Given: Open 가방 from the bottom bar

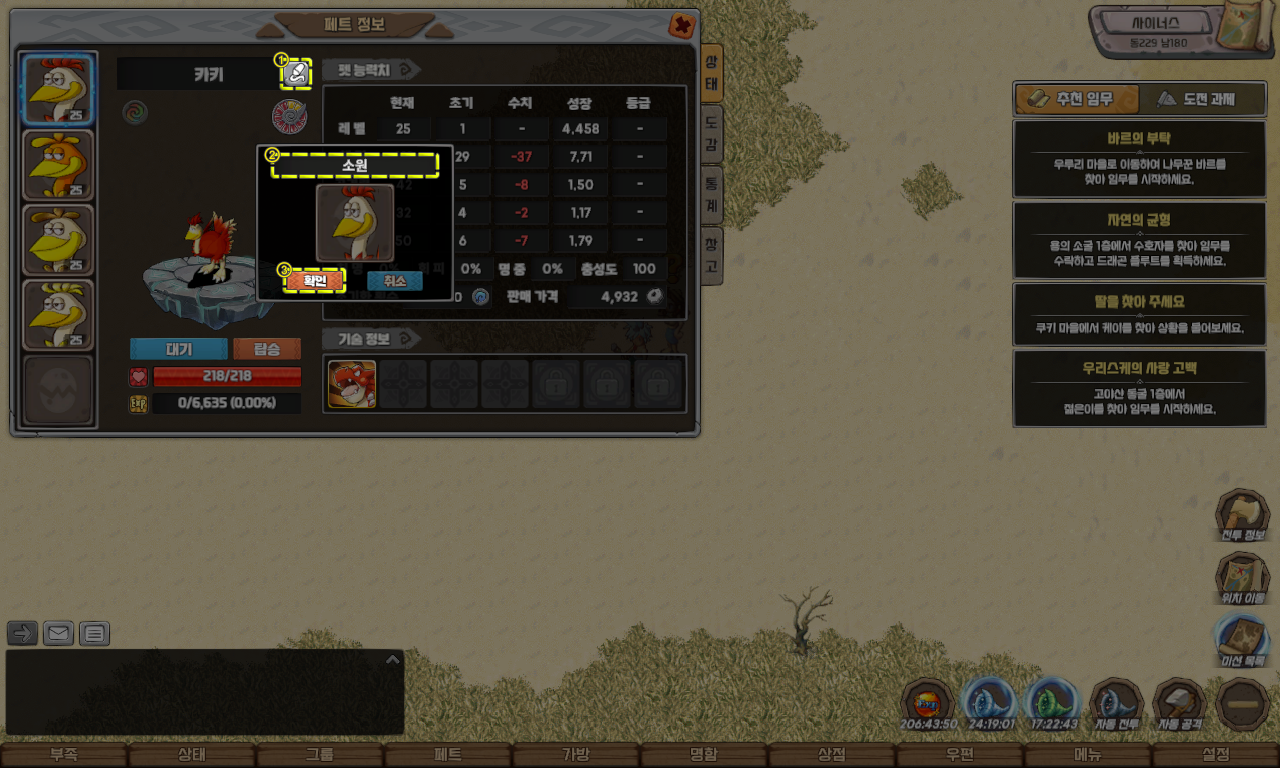Looking at the screenshot, I should click(x=576, y=755).
